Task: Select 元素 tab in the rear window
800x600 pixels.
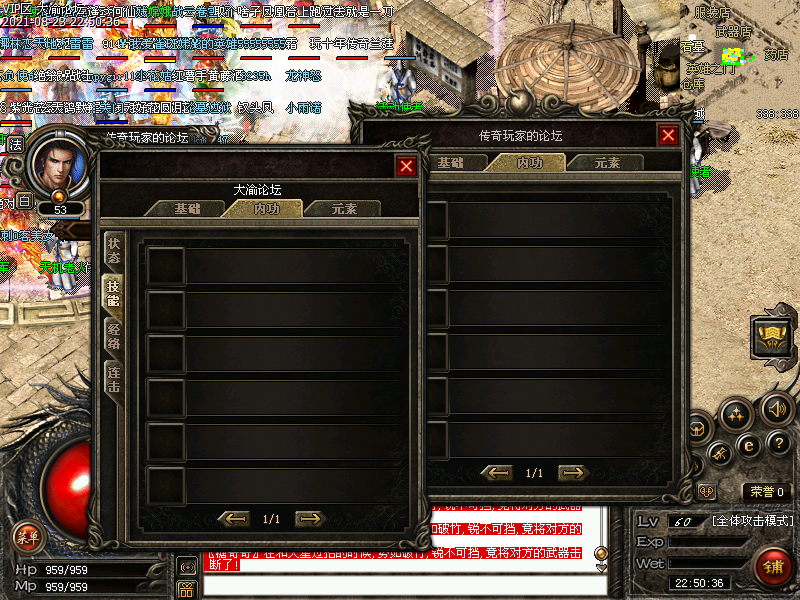Action: point(607,162)
